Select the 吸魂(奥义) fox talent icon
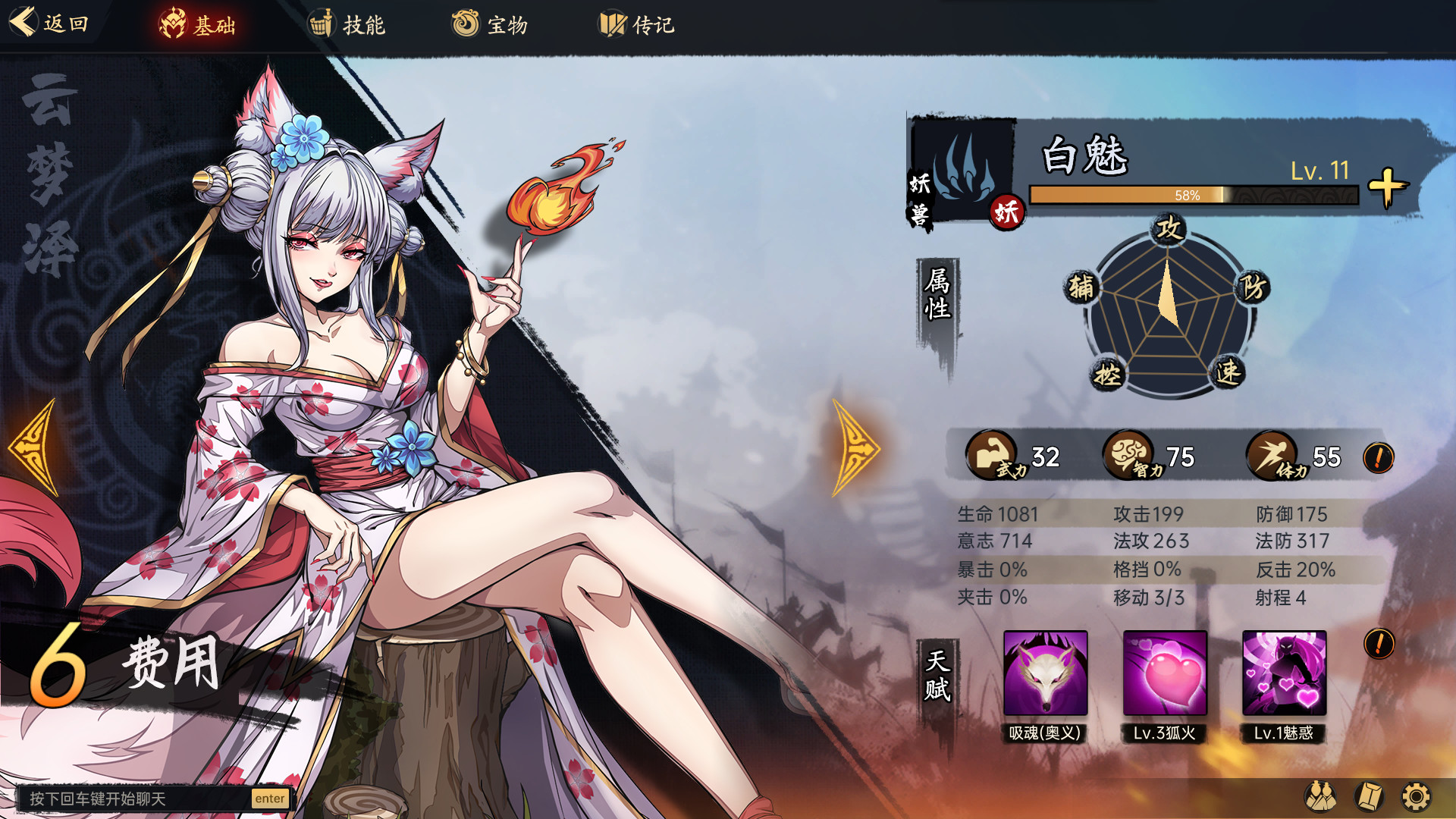The width and height of the screenshot is (1456, 819). click(1045, 673)
